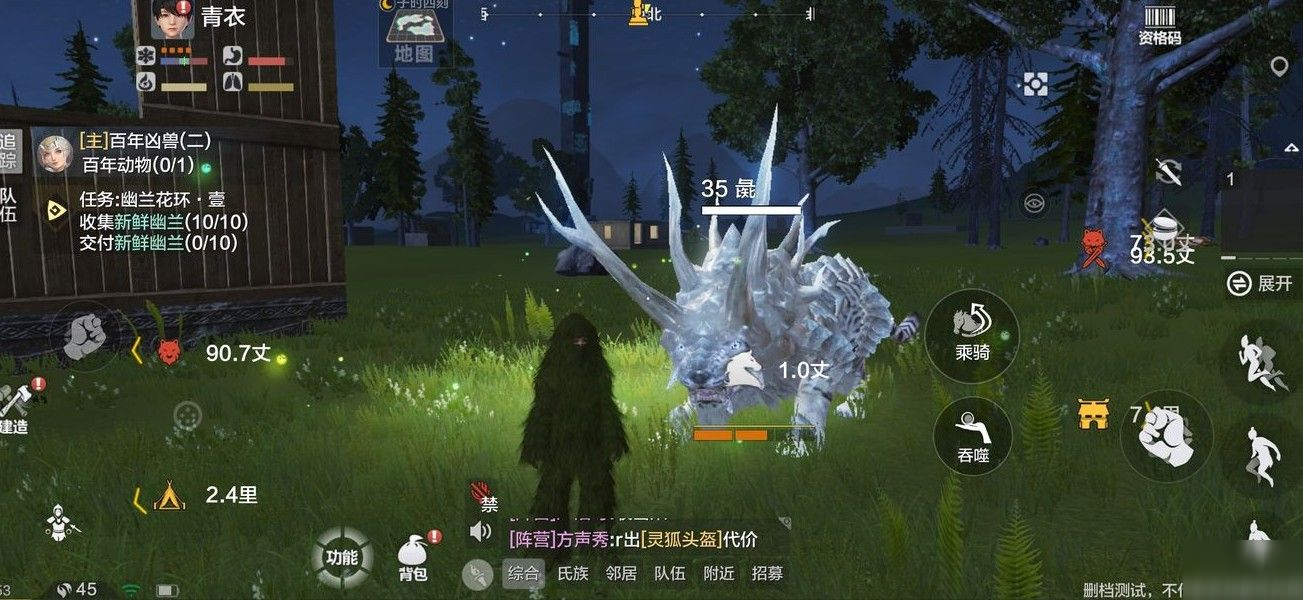Switch to the 综合 chat tab
1303x600 pixels.
(523, 573)
